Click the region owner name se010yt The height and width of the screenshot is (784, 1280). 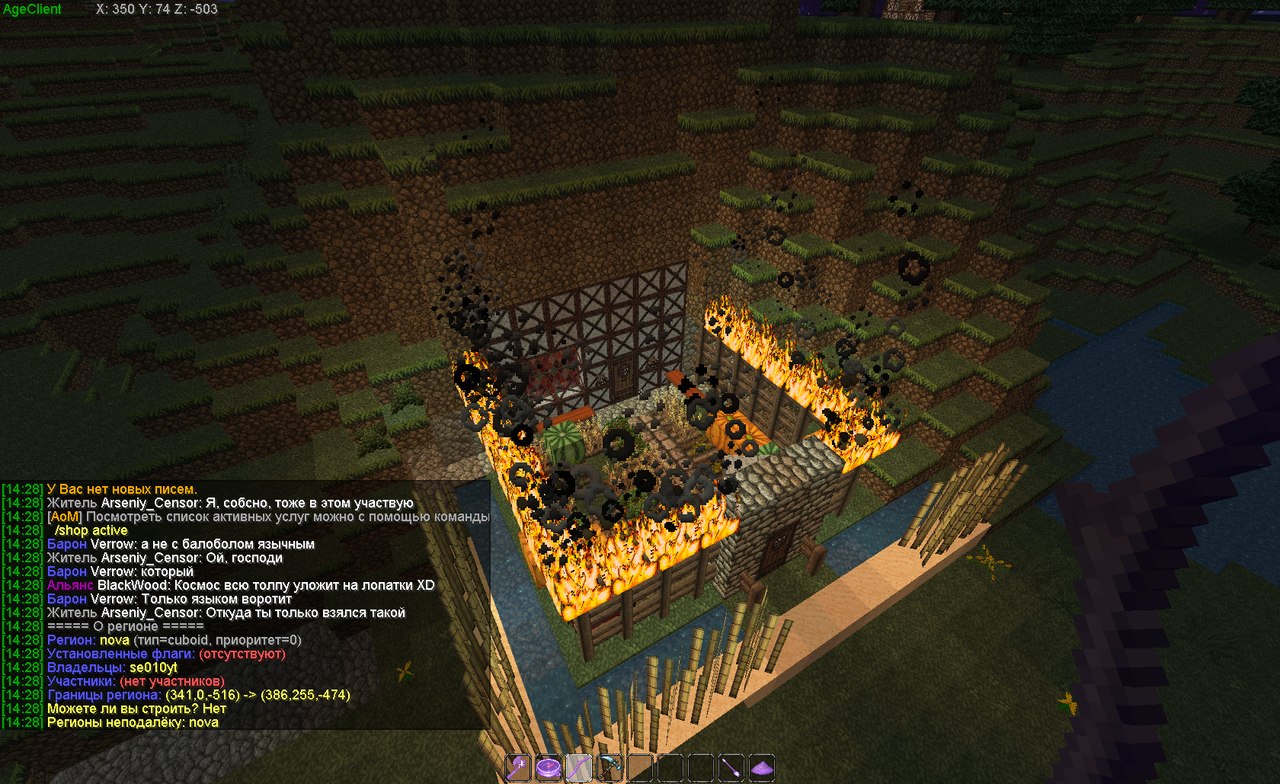[x=154, y=667]
